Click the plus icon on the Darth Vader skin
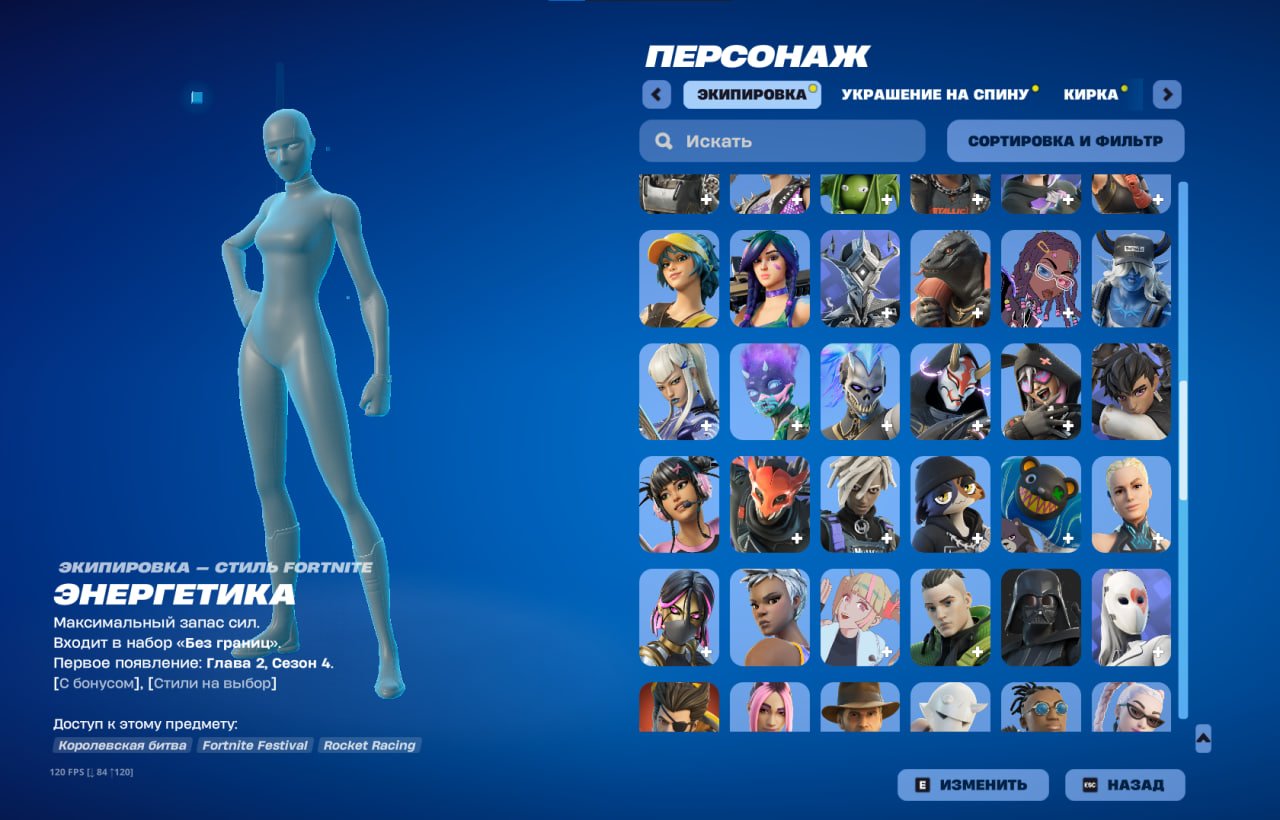This screenshot has height=820, width=1280. (x=1068, y=650)
